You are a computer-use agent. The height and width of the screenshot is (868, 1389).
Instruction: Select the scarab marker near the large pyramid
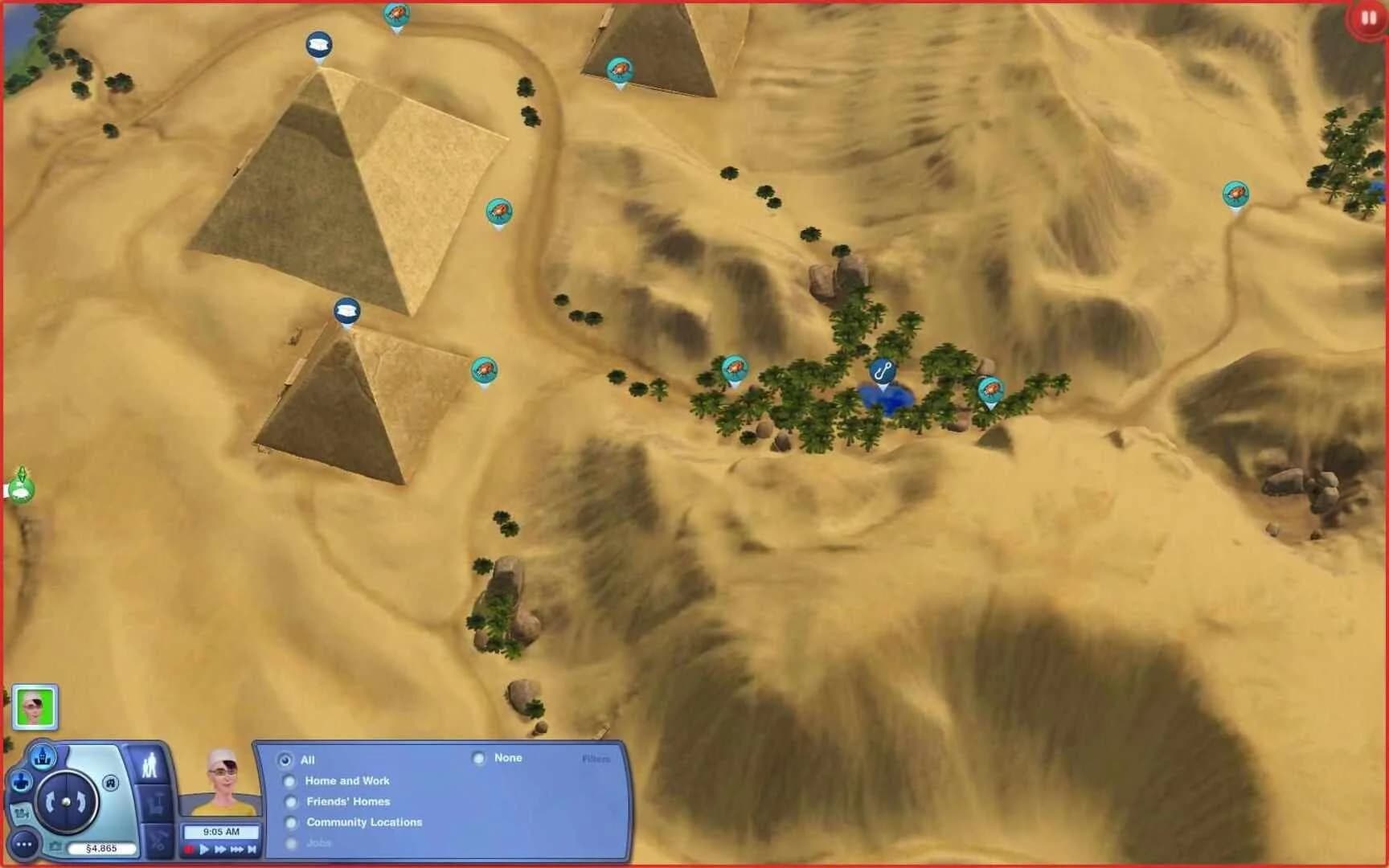point(498,211)
